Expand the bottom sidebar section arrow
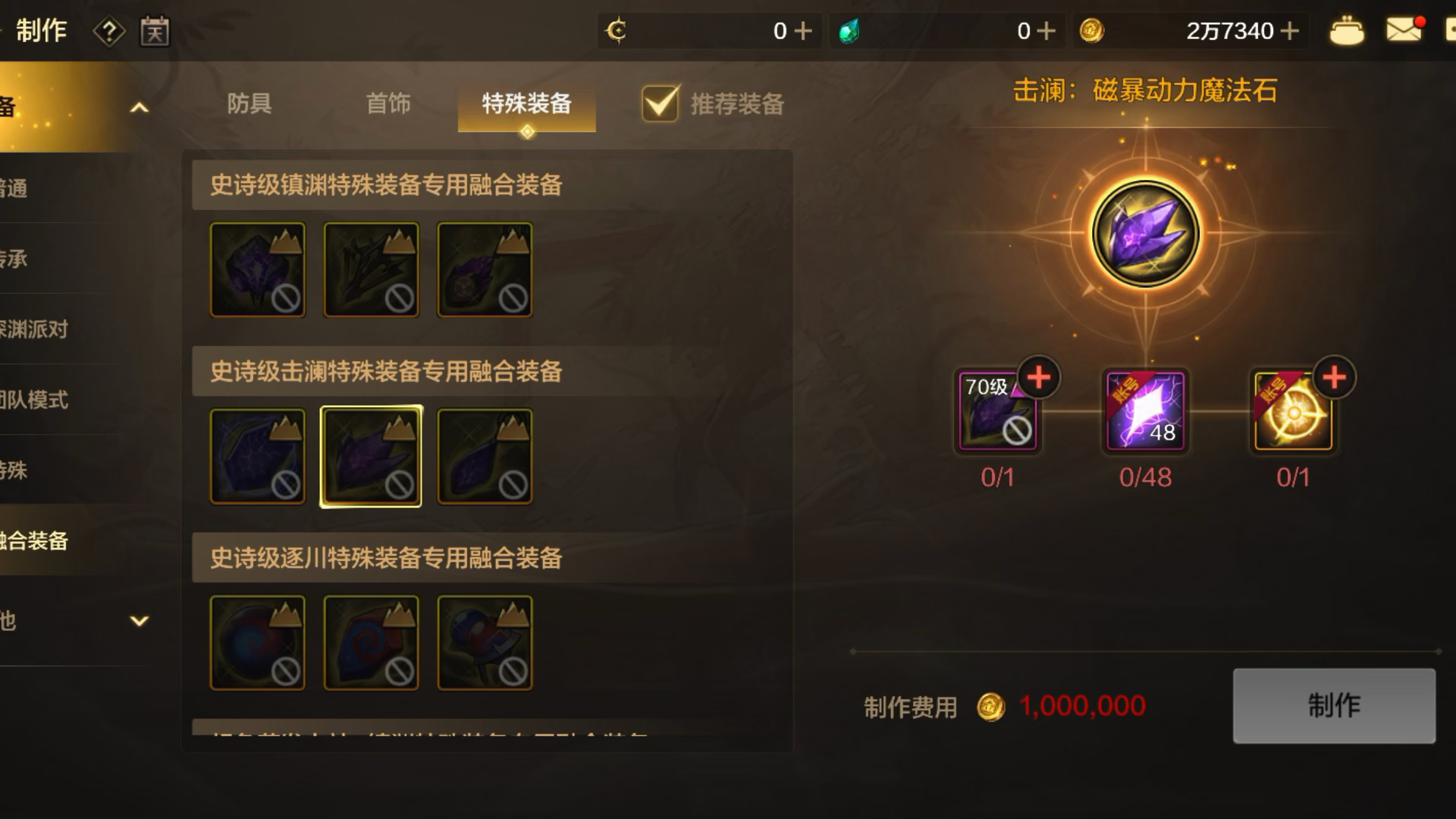This screenshot has width=1456, height=819. (140, 620)
